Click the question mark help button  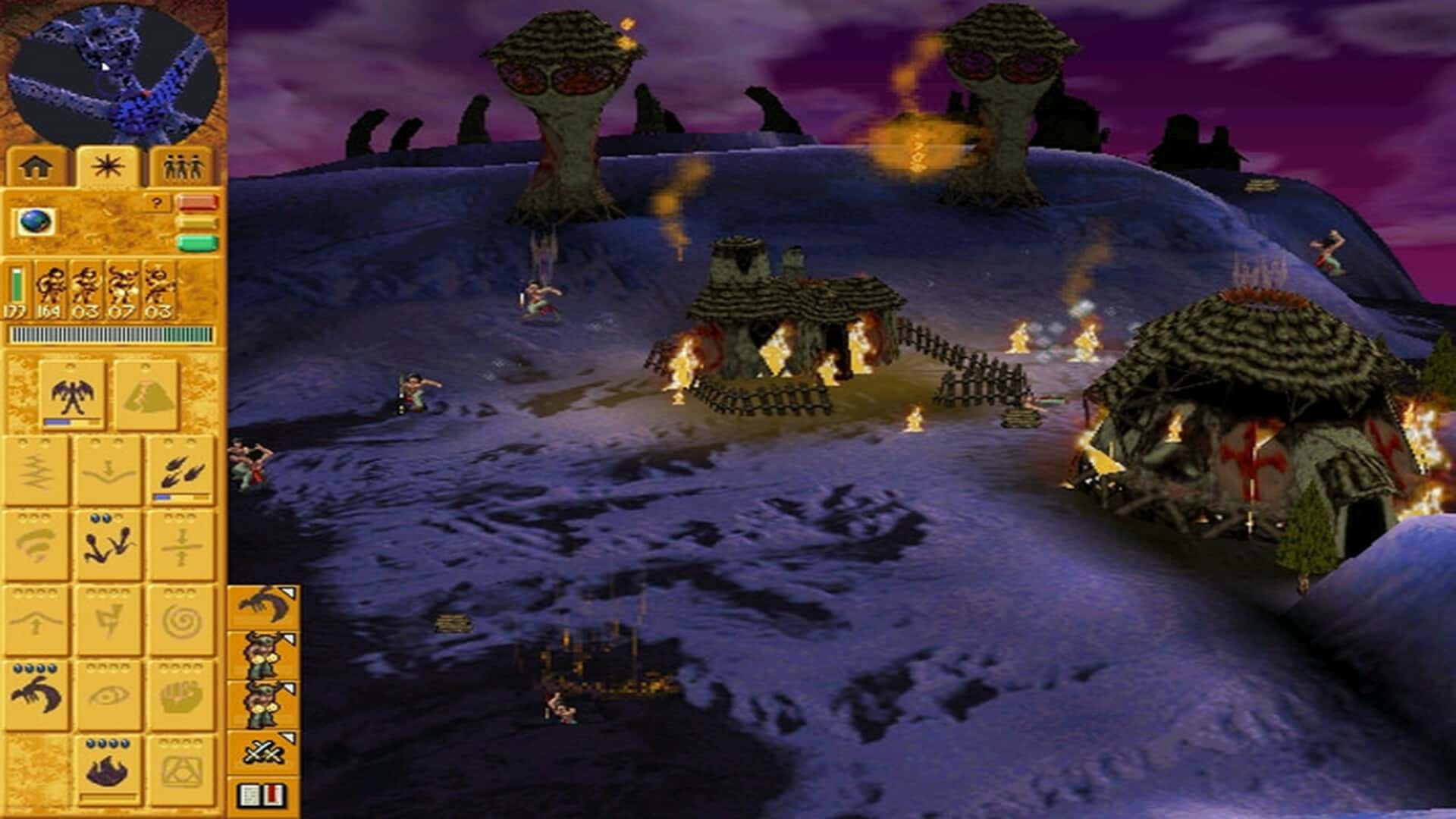point(156,202)
